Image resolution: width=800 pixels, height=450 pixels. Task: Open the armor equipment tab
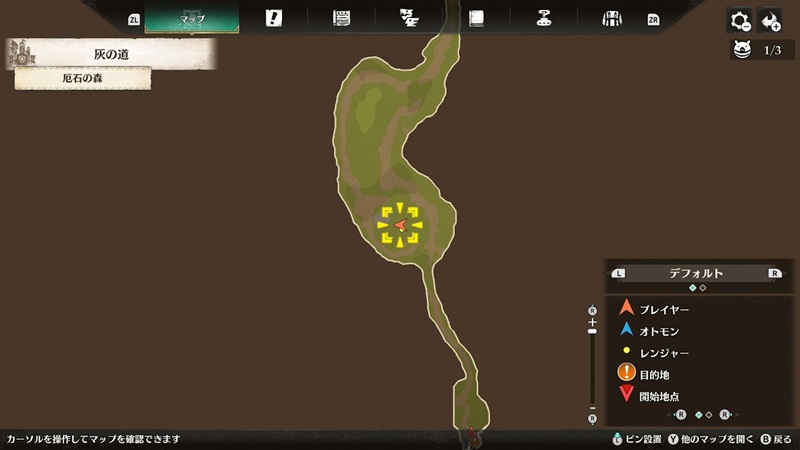coord(612,18)
